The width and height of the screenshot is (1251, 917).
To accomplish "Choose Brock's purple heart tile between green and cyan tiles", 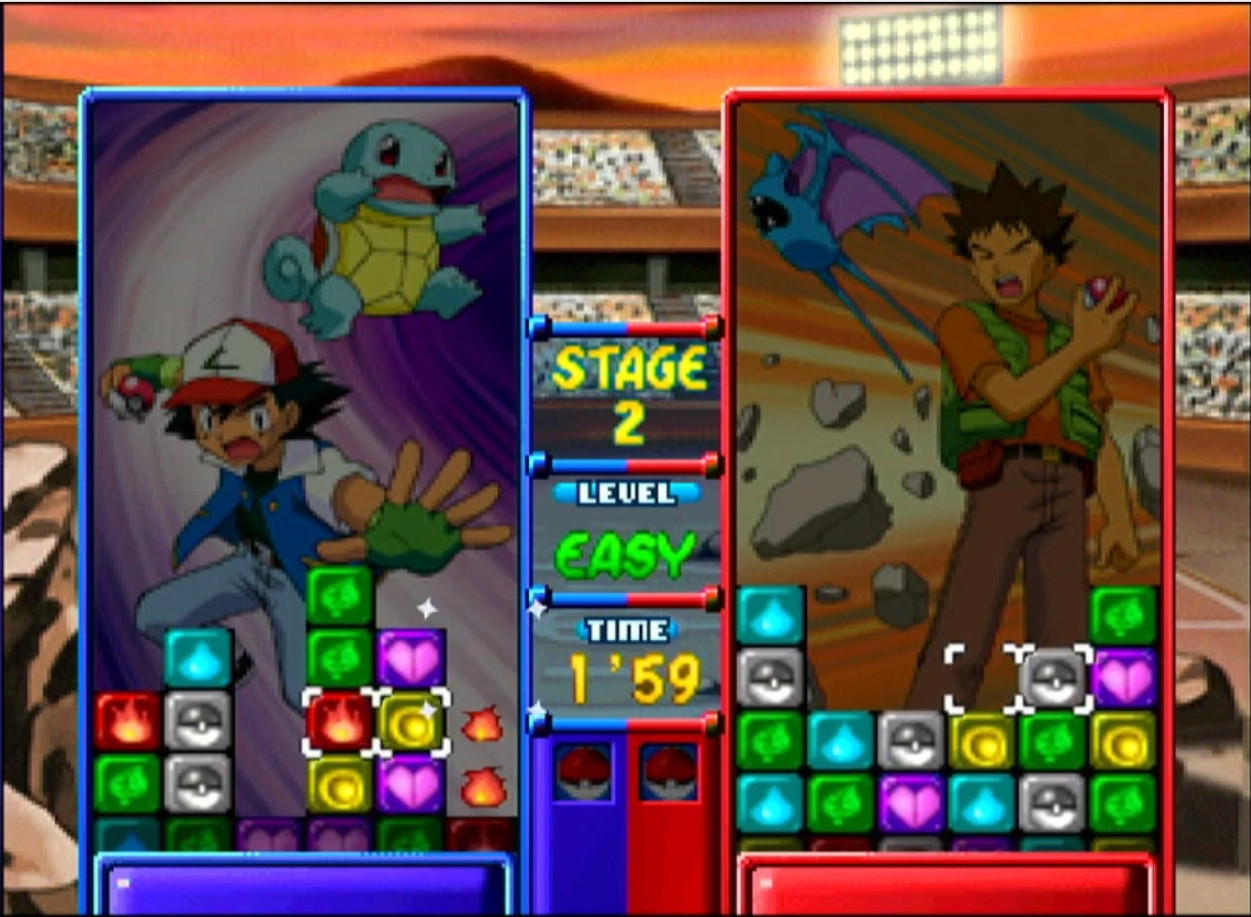I will point(911,803).
